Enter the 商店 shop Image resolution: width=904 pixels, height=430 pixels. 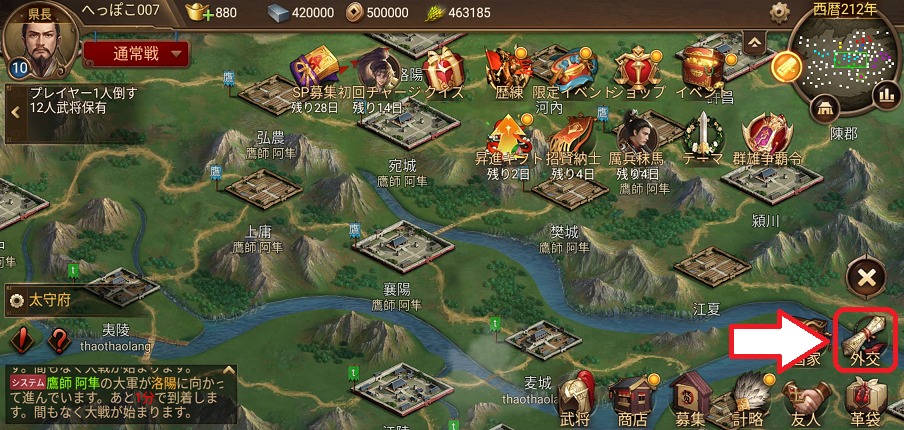[x=633, y=398]
